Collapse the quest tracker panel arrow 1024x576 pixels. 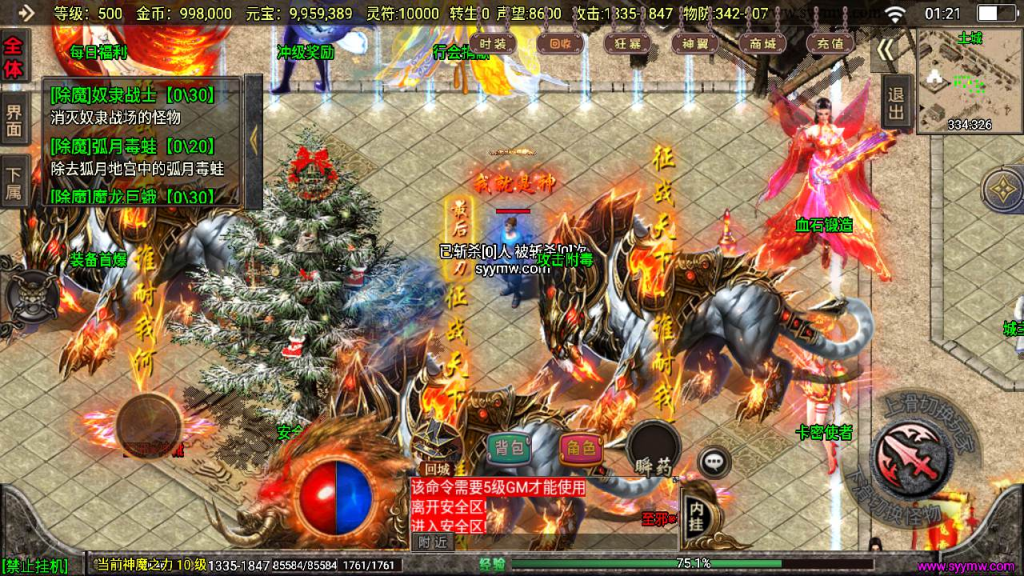point(253,140)
